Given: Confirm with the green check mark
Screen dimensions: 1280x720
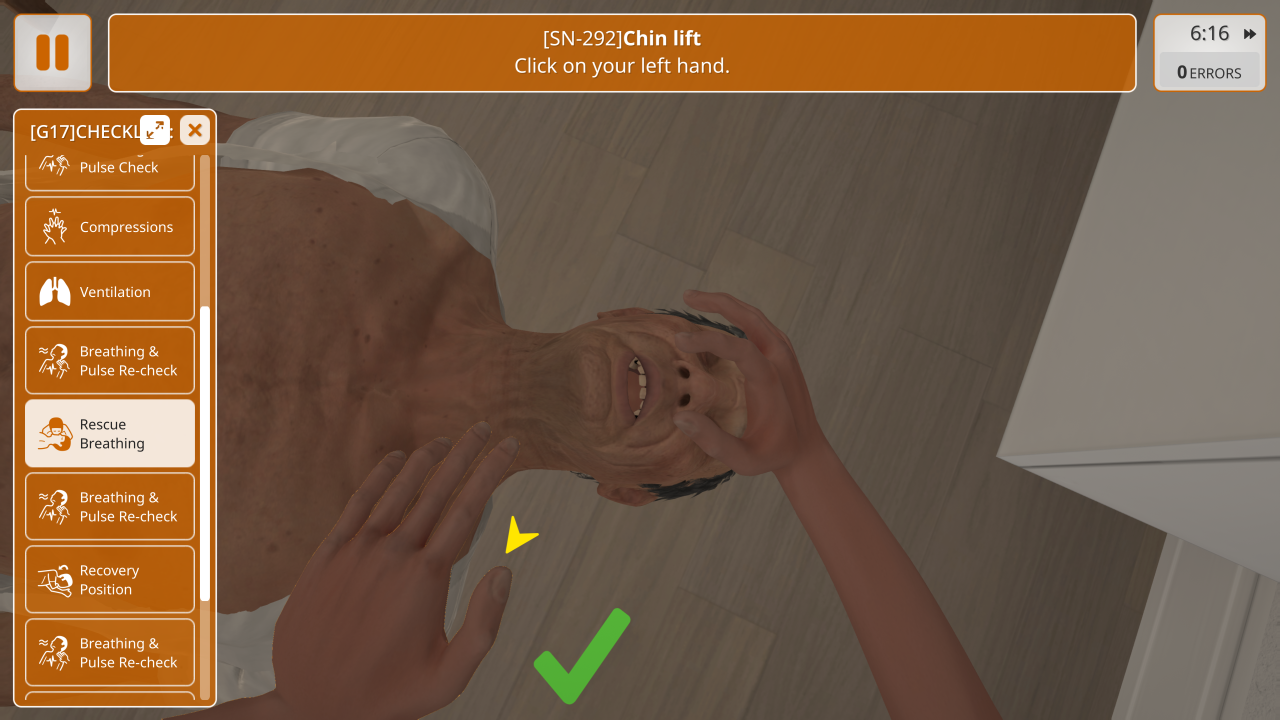Looking at the screenshot, I should [581, 656].
